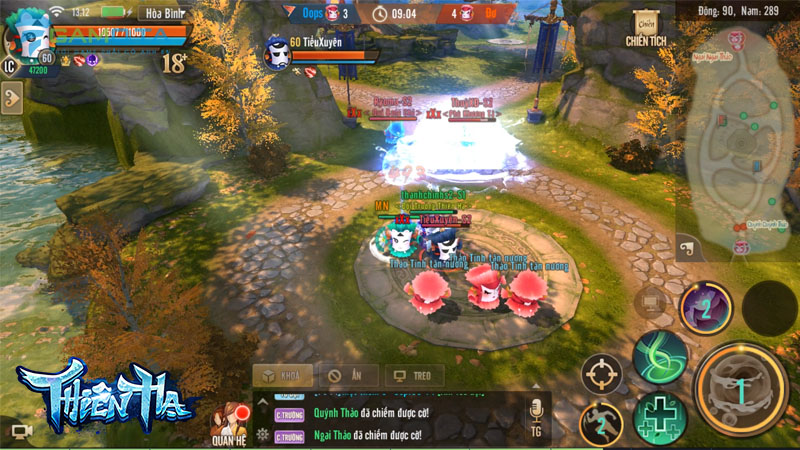Cast the green swirl skill
Viewport: 800px width, 450px height.
(x=660, y=356)
